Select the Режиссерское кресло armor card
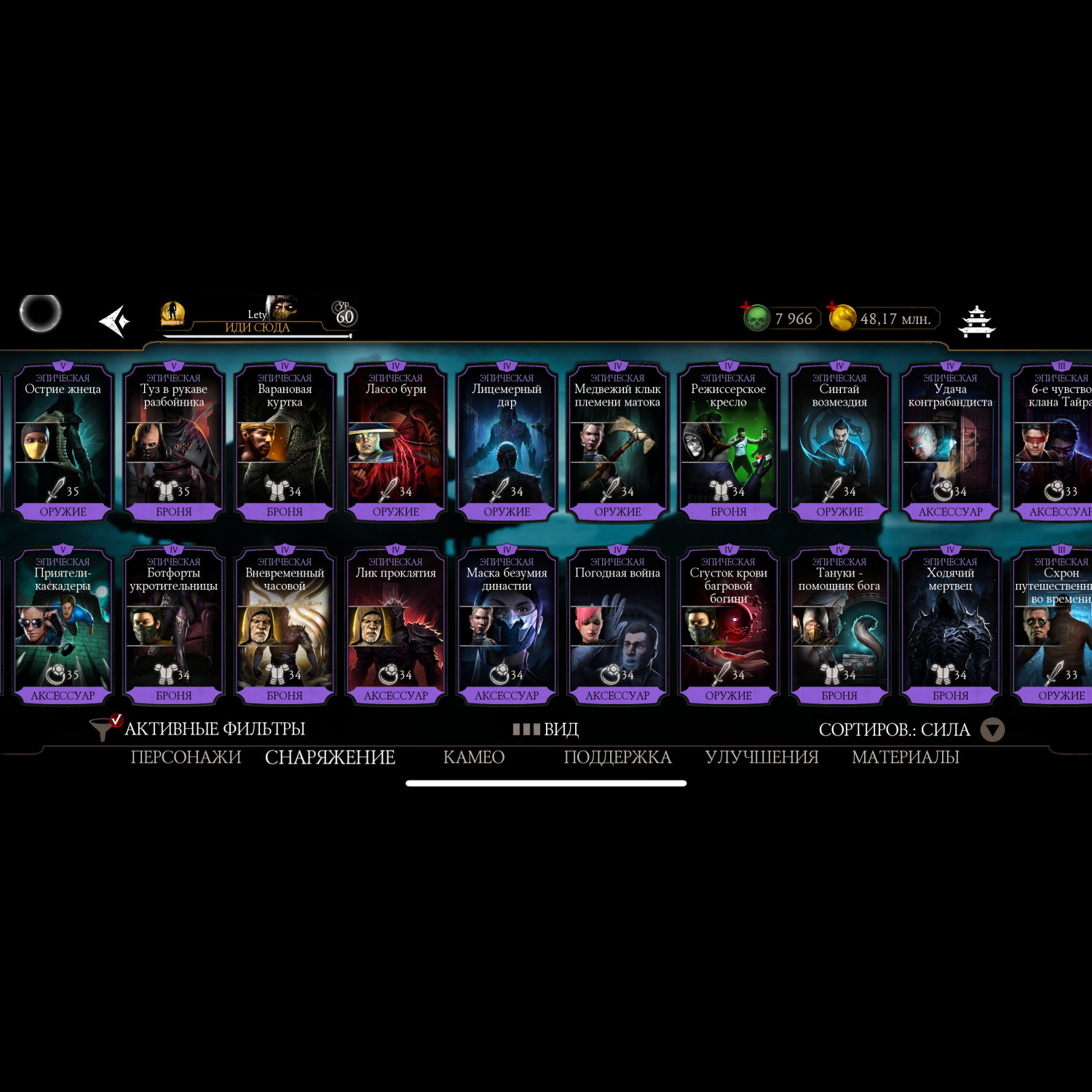The height and width of the screenshot is (1092, 1092). (x=729, y=442)
